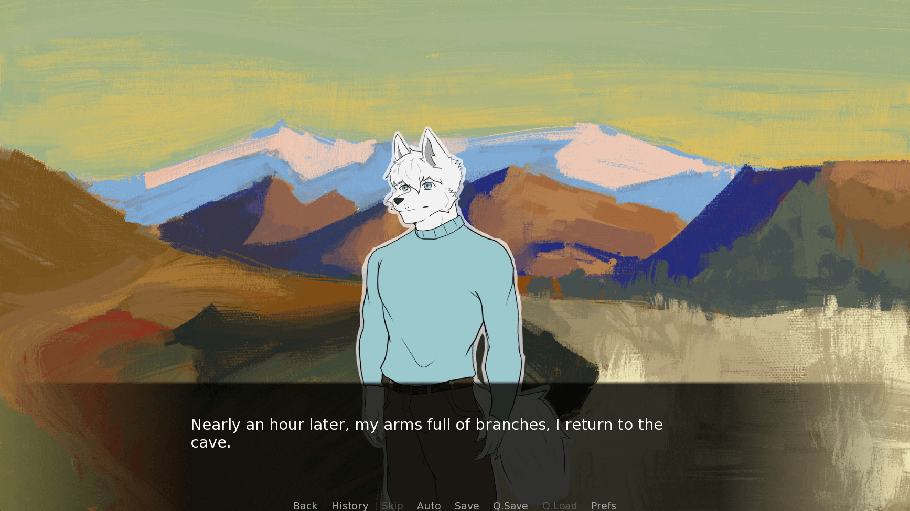Open the History log
Viewport: 910px width, 511px height.
point(350,505)
